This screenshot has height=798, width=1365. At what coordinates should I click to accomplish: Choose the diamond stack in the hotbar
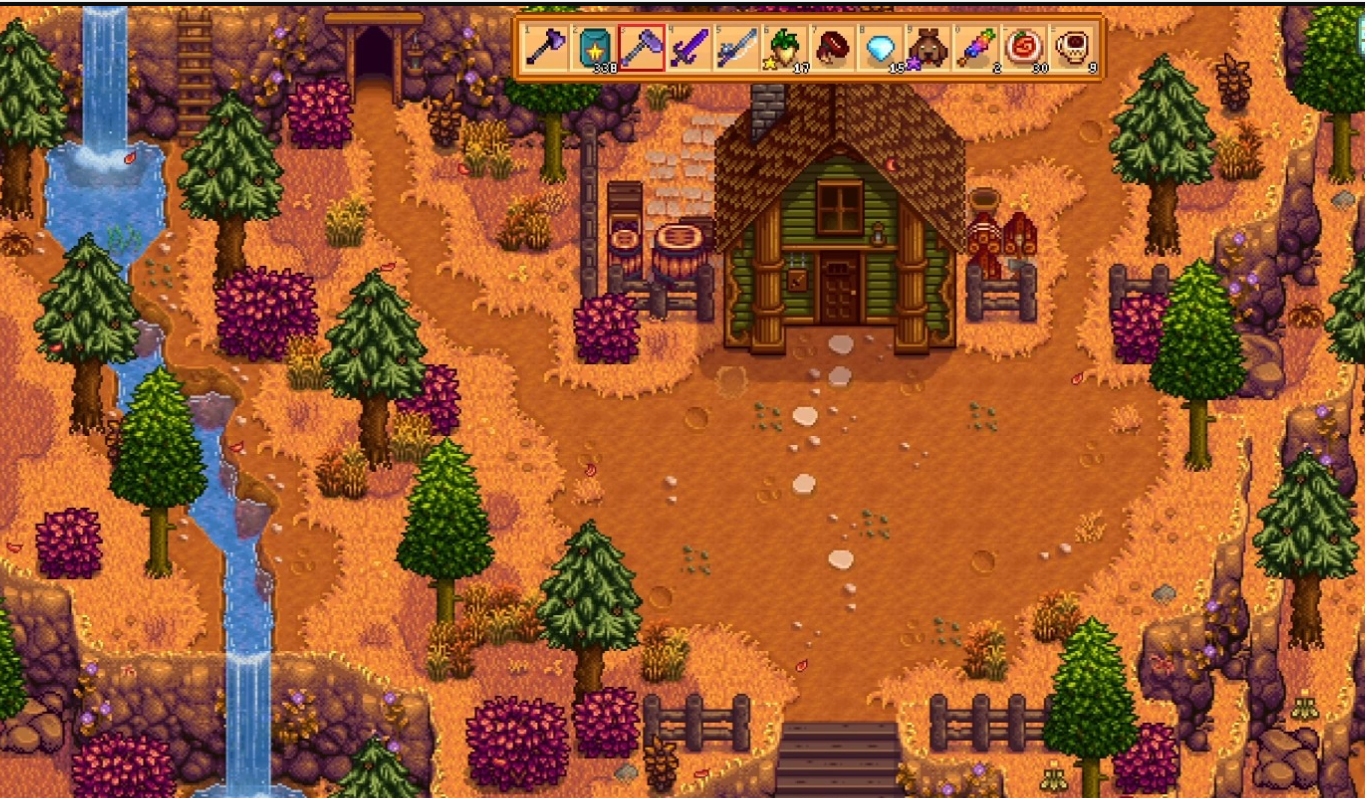pos(881,47)
